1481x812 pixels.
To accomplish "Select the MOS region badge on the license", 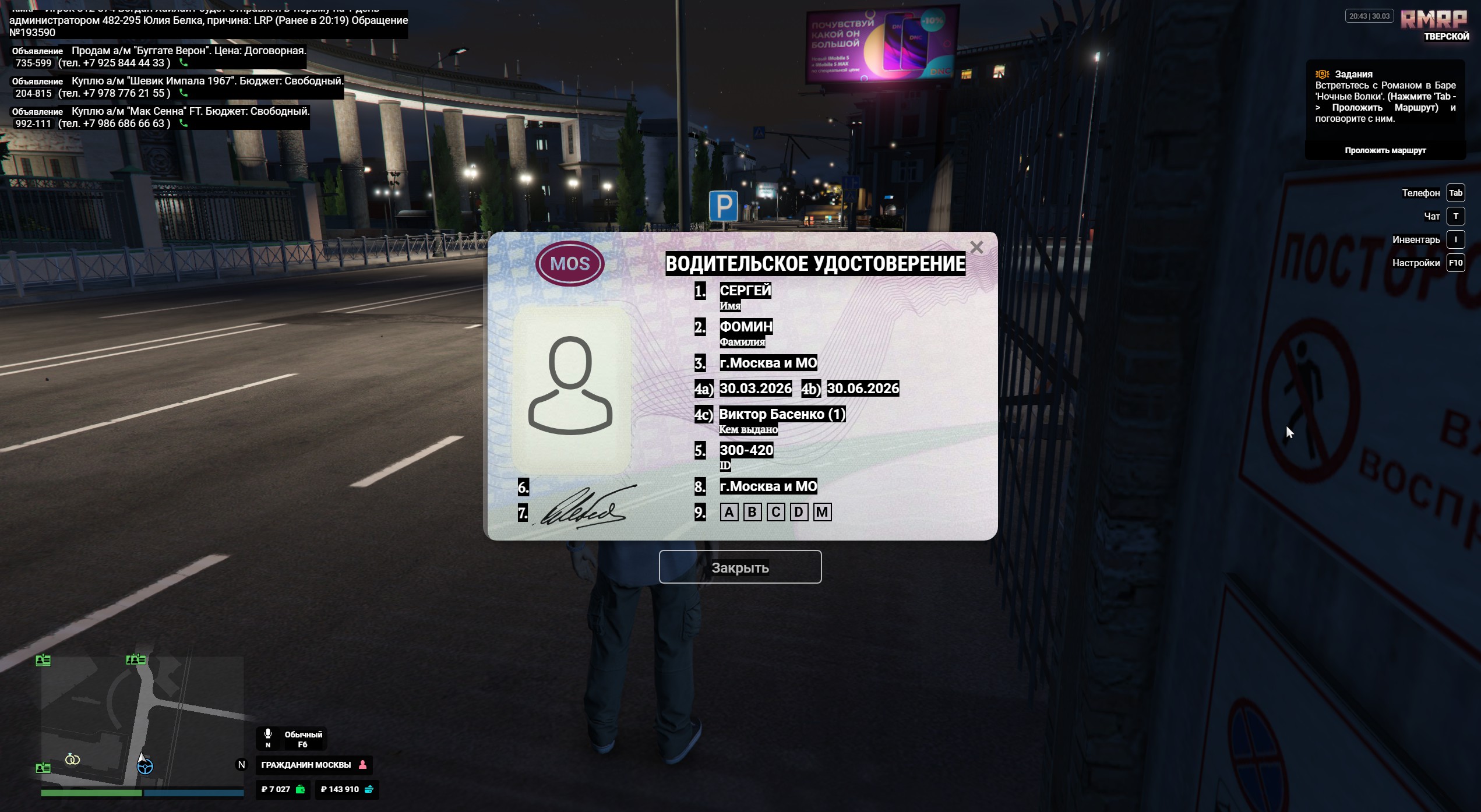I will pyautogui.click(x=570, y=263).
